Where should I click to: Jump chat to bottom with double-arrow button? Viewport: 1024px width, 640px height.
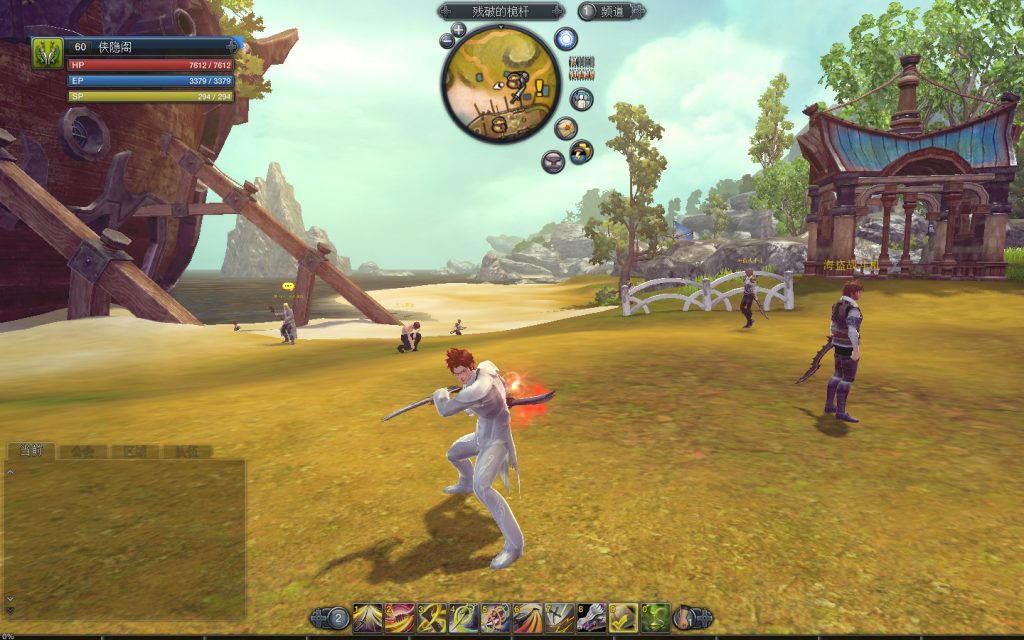click(10, 609)
